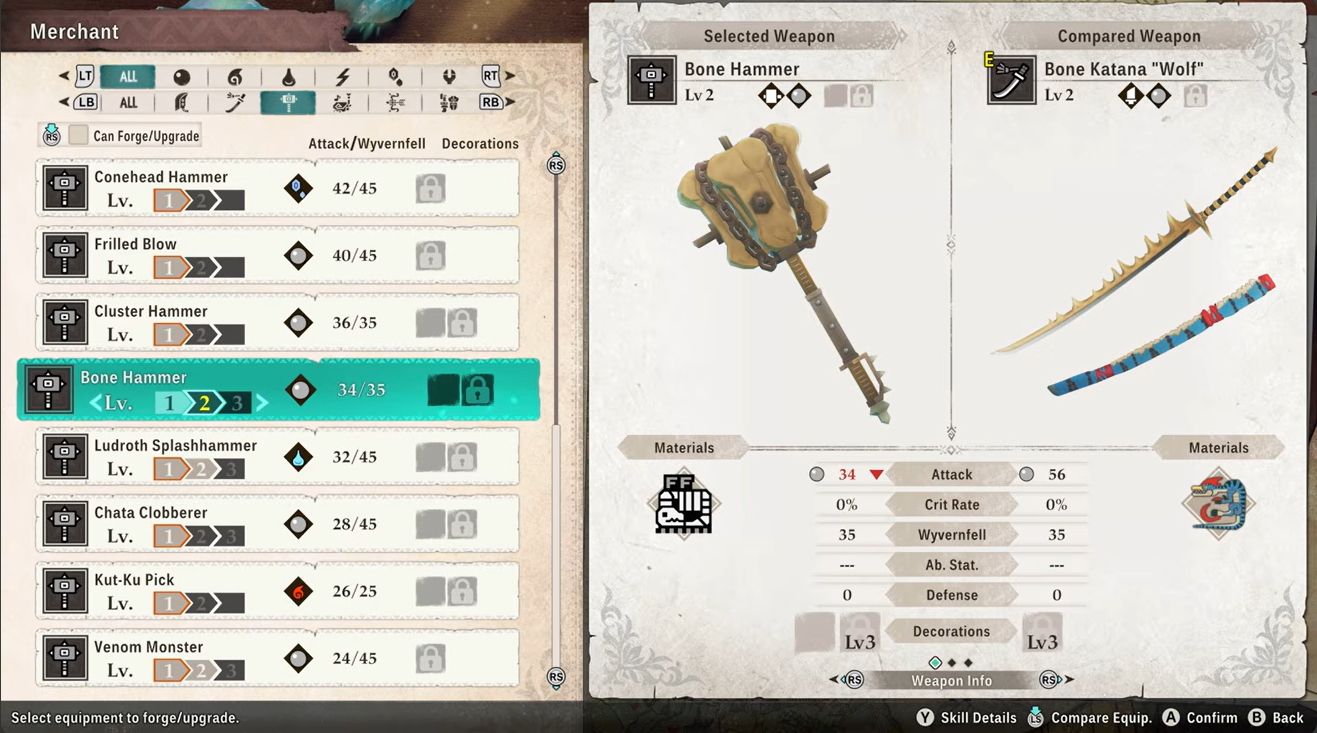1317x733 pixels.
Task: Filter weapons by water drop element
Action: coord(288,77)
